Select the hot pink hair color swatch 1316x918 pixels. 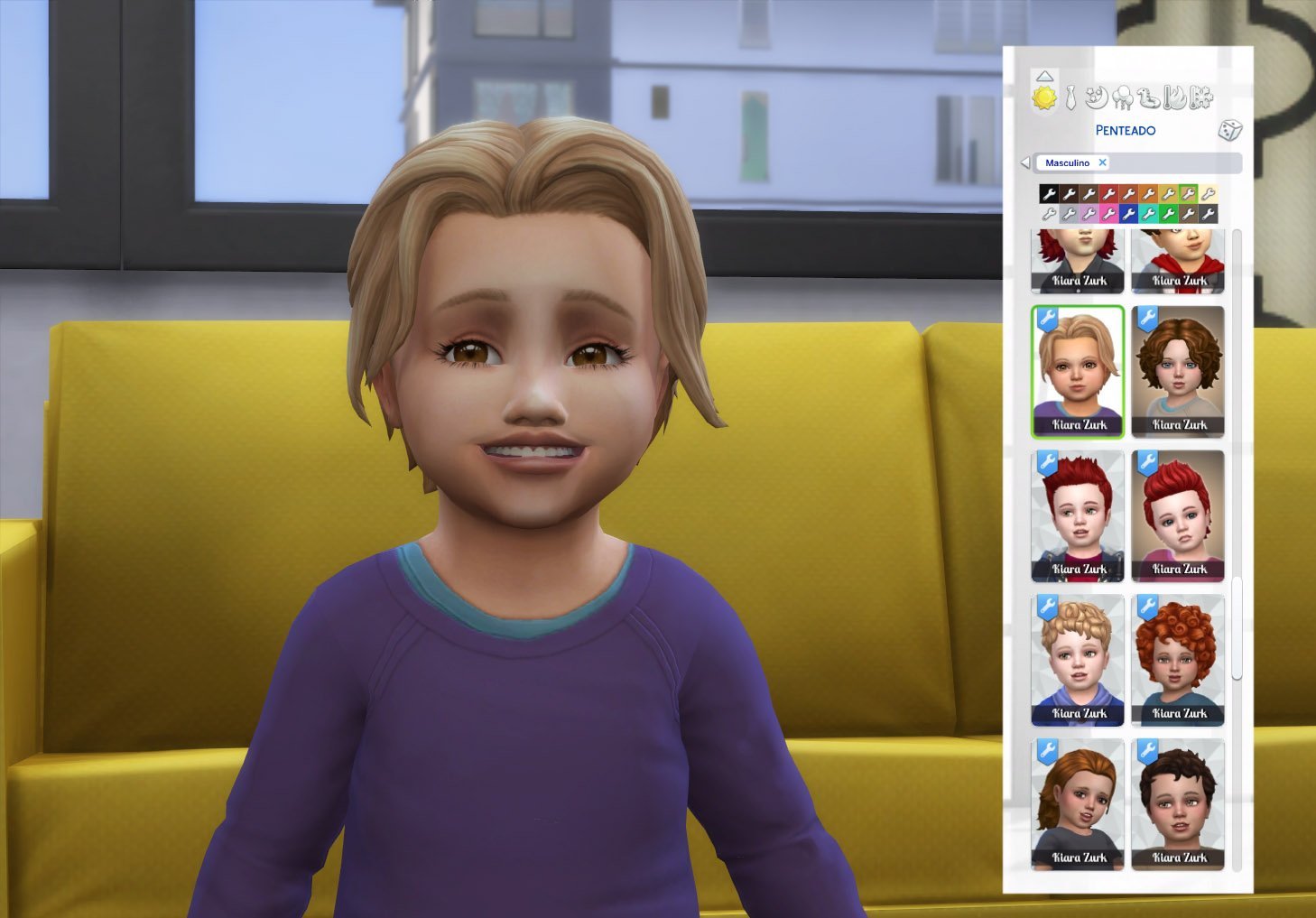click(1108, 214)
